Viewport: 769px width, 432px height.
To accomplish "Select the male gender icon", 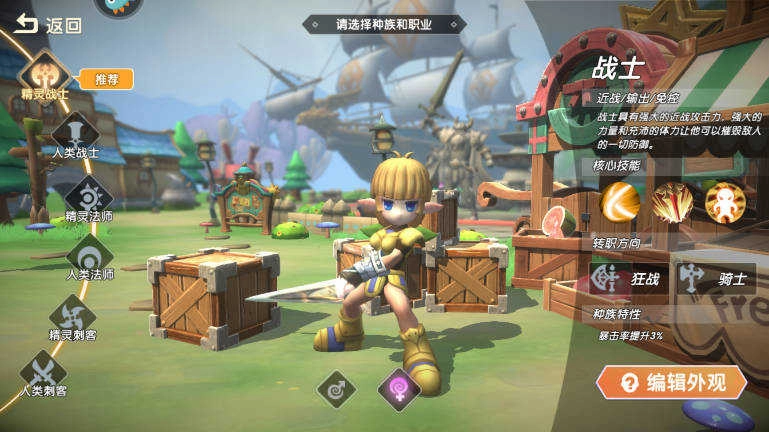I will [x=336, y=388].
